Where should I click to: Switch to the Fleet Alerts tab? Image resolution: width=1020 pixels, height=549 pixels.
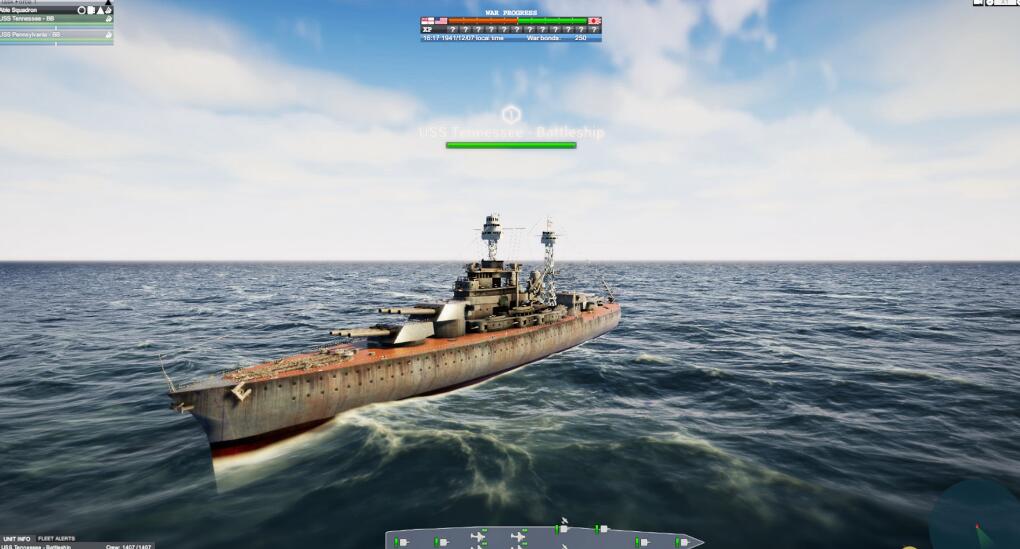(x=56, y=538)
